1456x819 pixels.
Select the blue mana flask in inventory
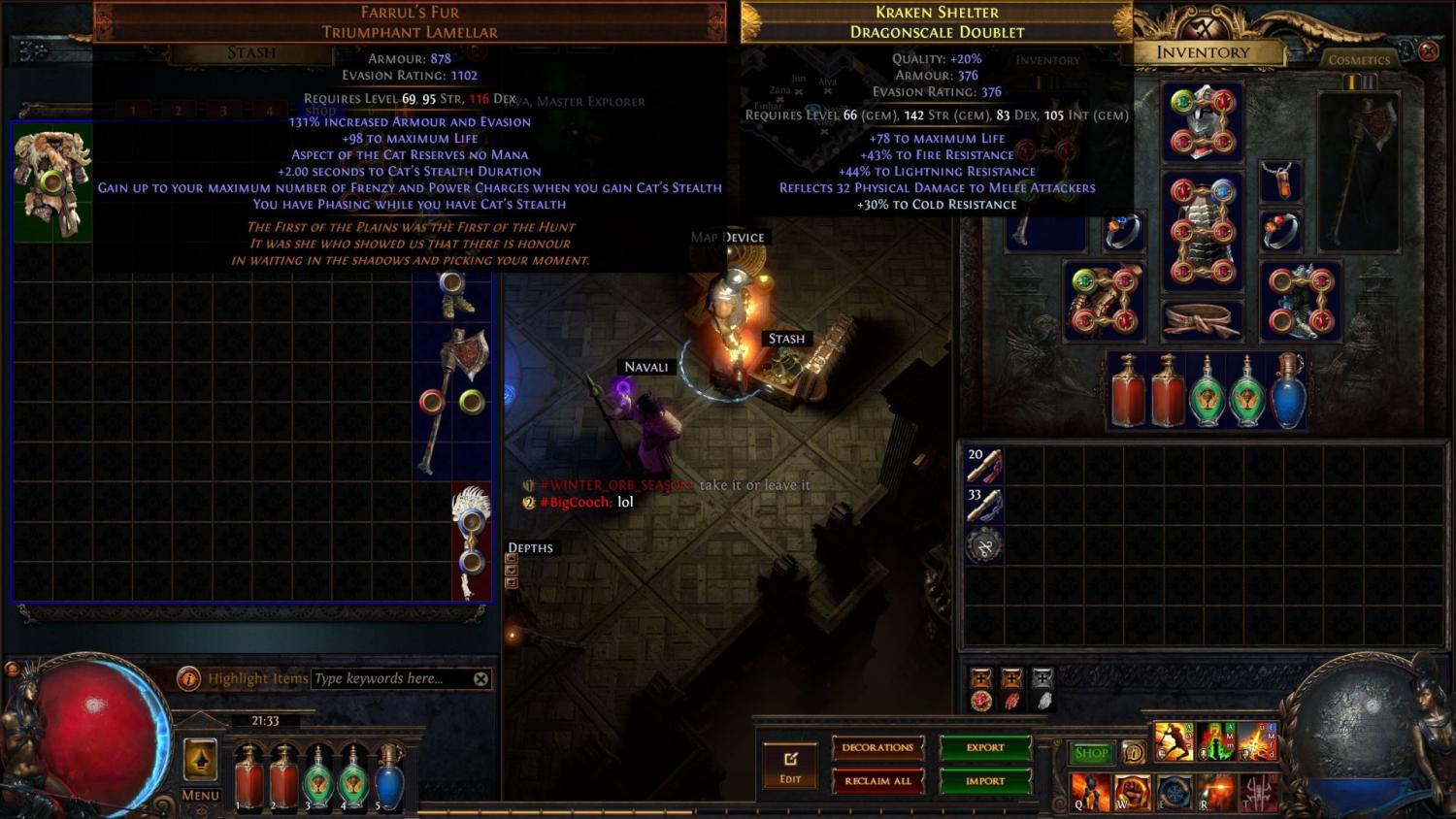(x=1287, y=391)
